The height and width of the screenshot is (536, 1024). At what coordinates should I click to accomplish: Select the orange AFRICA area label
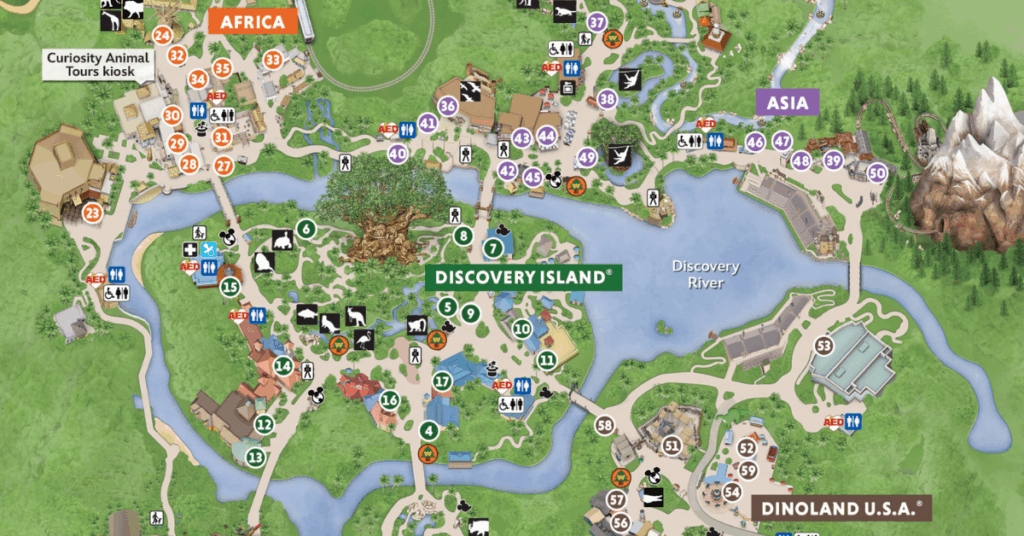coord(252,22)
